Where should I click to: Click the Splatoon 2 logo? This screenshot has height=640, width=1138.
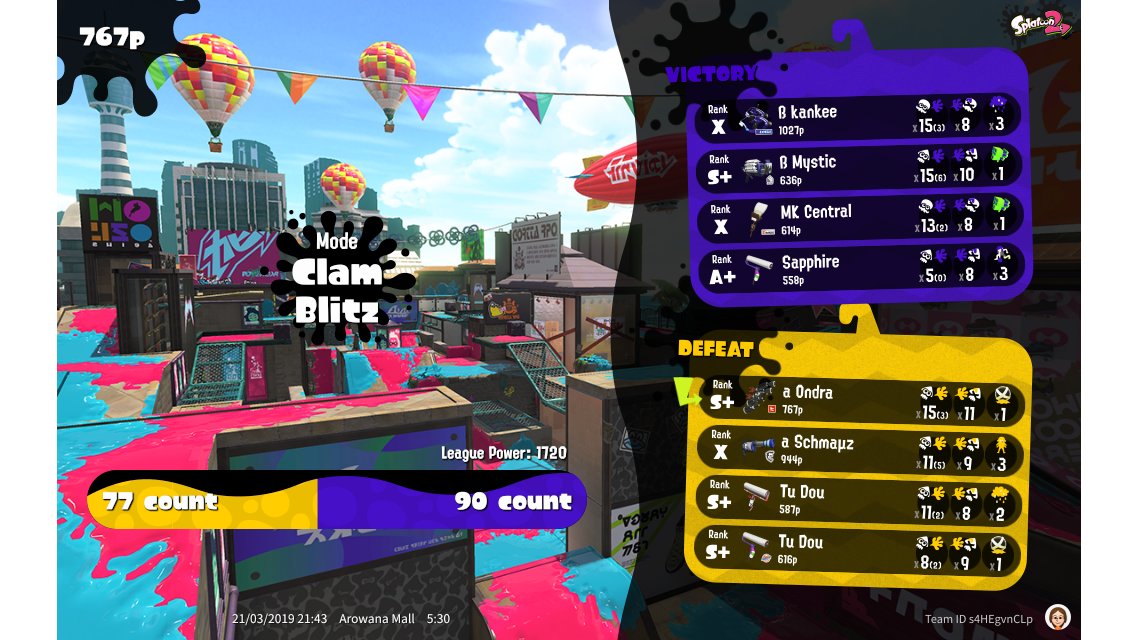pyautogui.click(x=1040, y=22)
